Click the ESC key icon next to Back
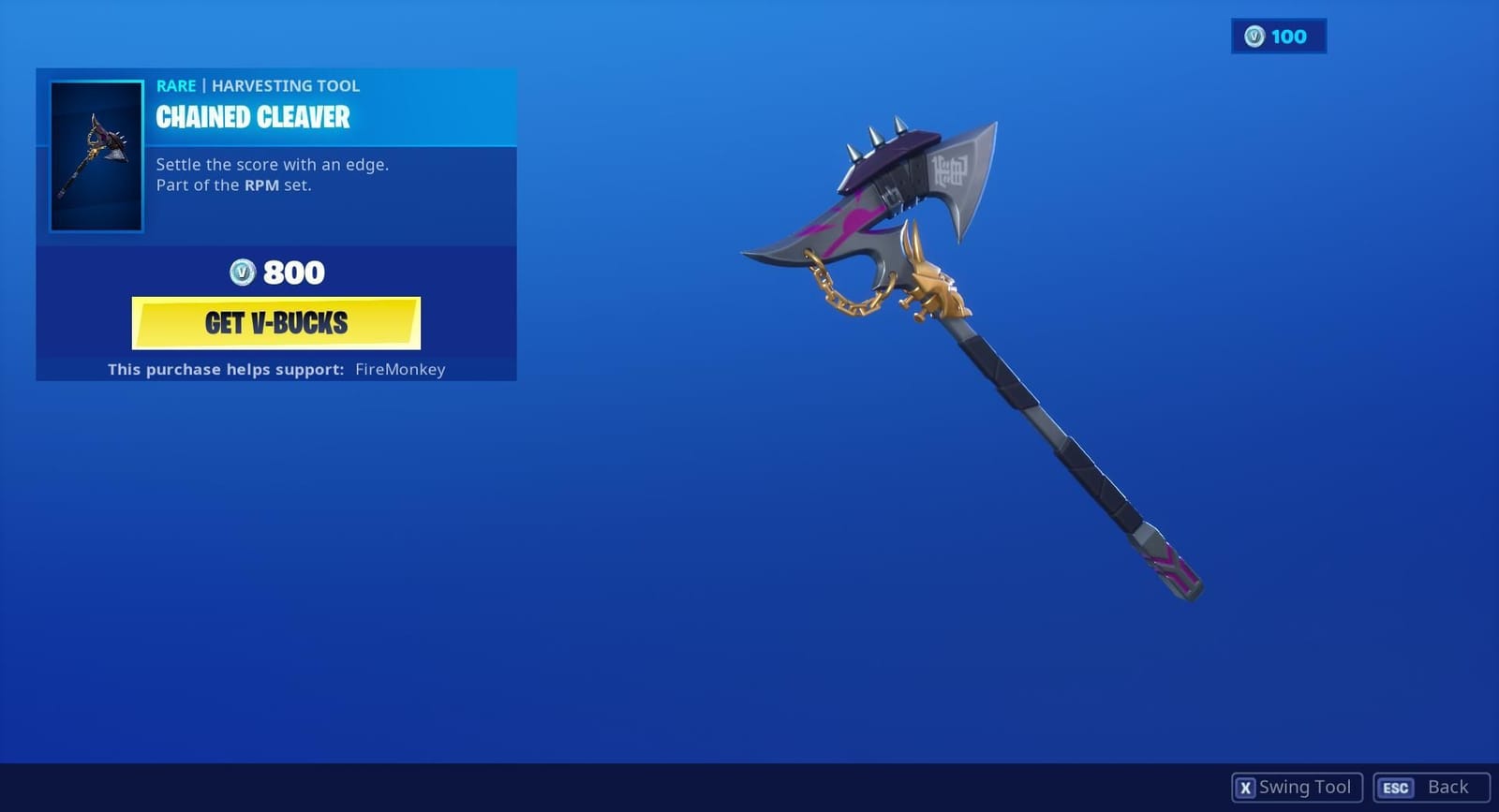 click(1394, 787)
